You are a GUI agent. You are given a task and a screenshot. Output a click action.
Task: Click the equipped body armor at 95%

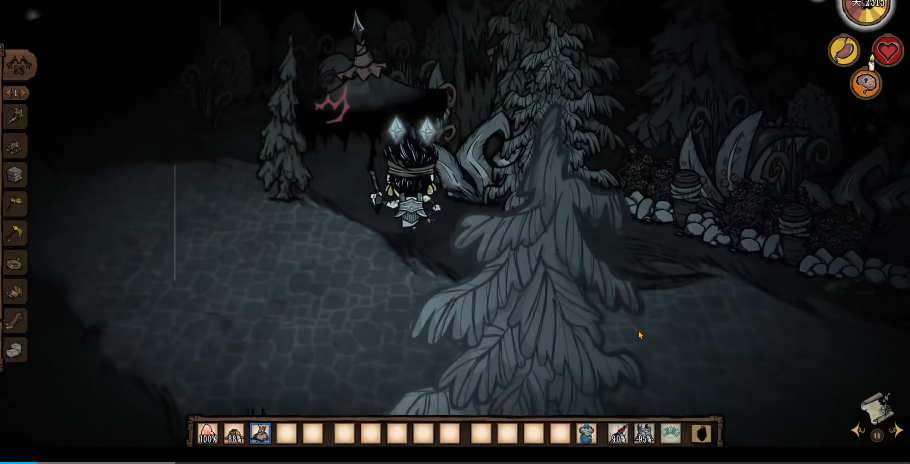pos(644,433)
